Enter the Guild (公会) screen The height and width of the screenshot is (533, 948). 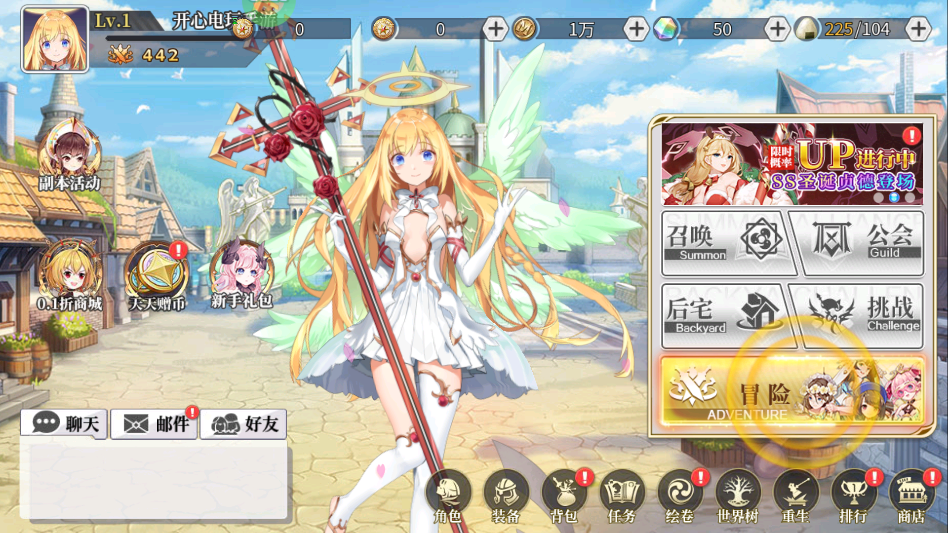tap(855, 243)
